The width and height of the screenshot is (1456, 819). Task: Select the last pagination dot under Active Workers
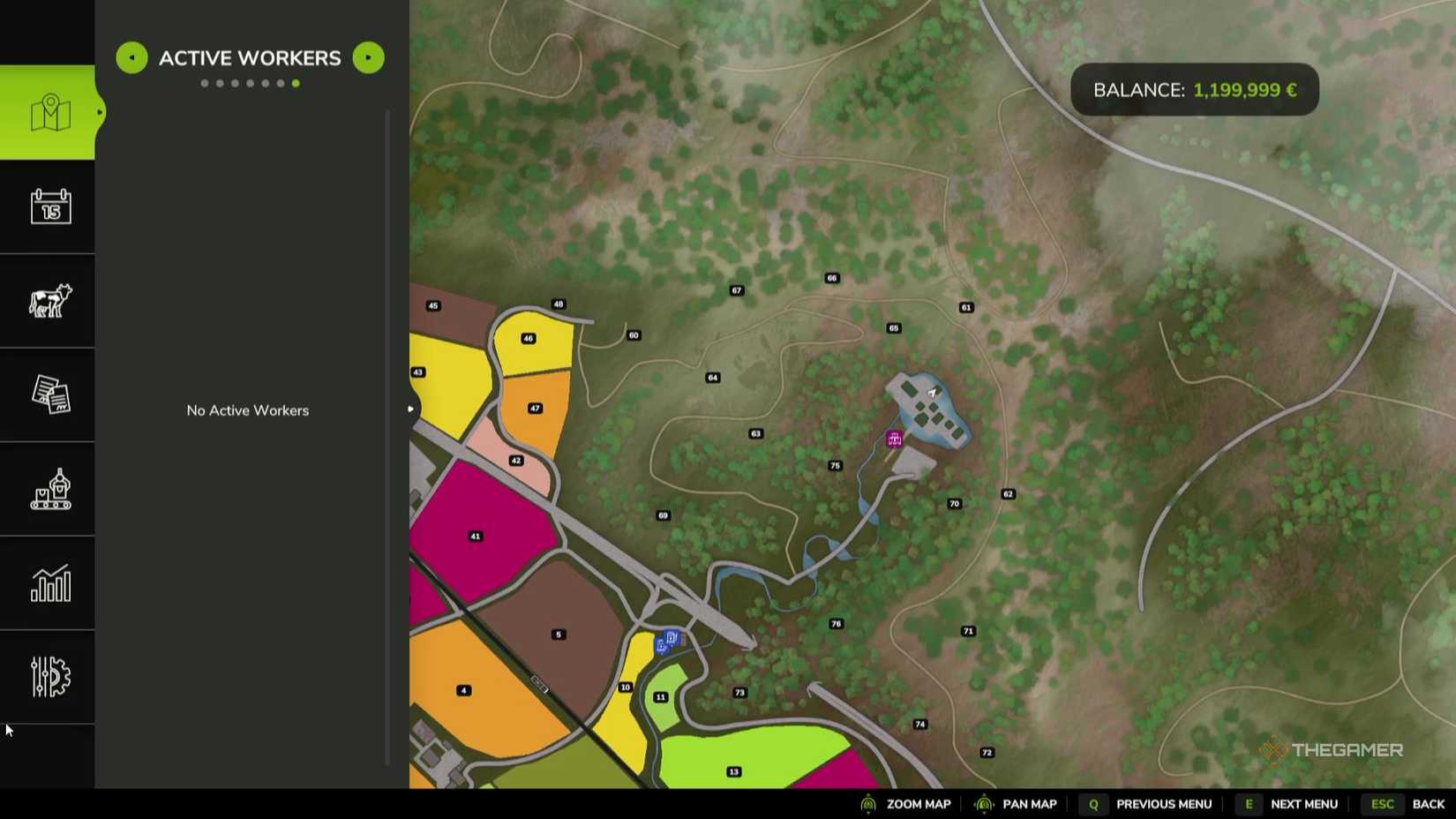[x=296, y=83]
